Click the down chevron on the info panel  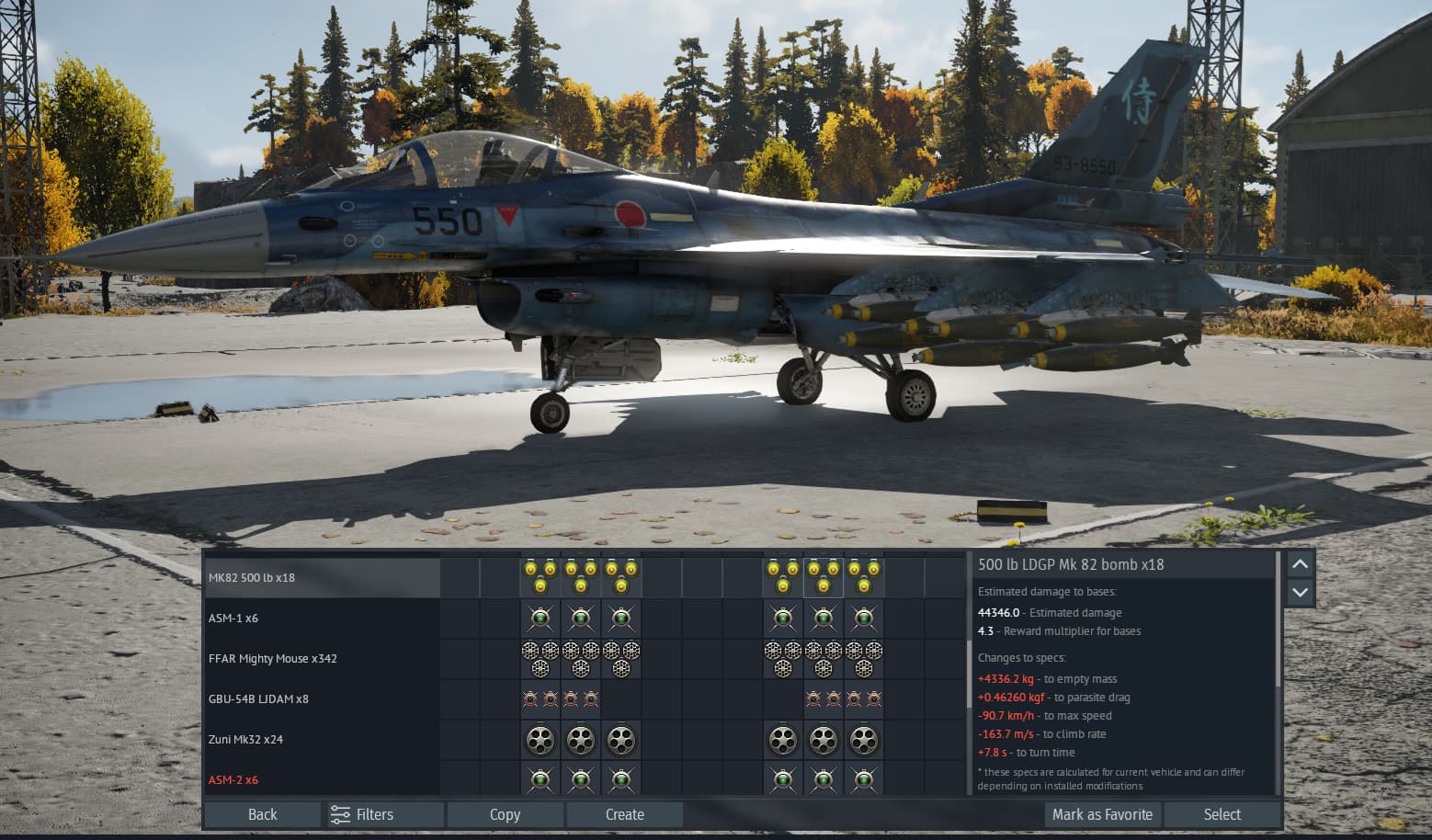(x=1300, y=592)
